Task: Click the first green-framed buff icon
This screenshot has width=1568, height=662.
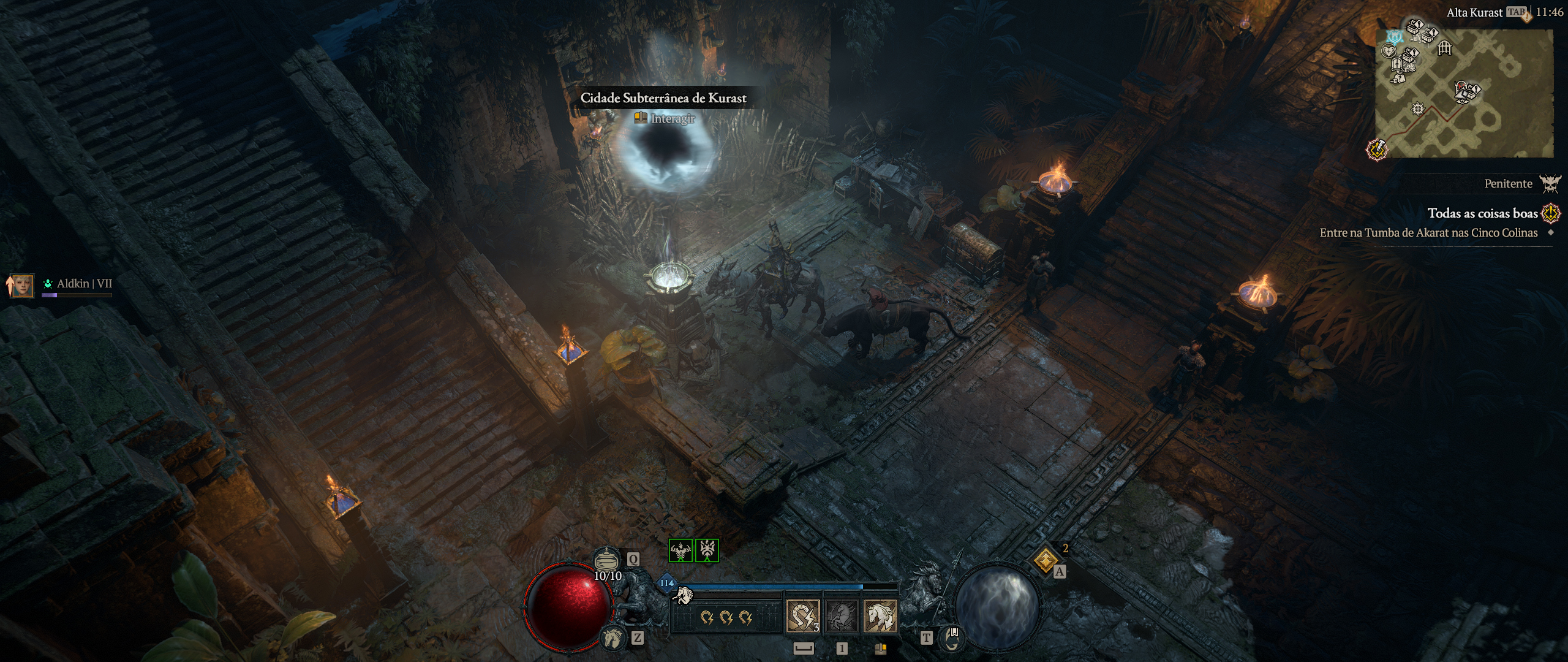Action: 680,550
